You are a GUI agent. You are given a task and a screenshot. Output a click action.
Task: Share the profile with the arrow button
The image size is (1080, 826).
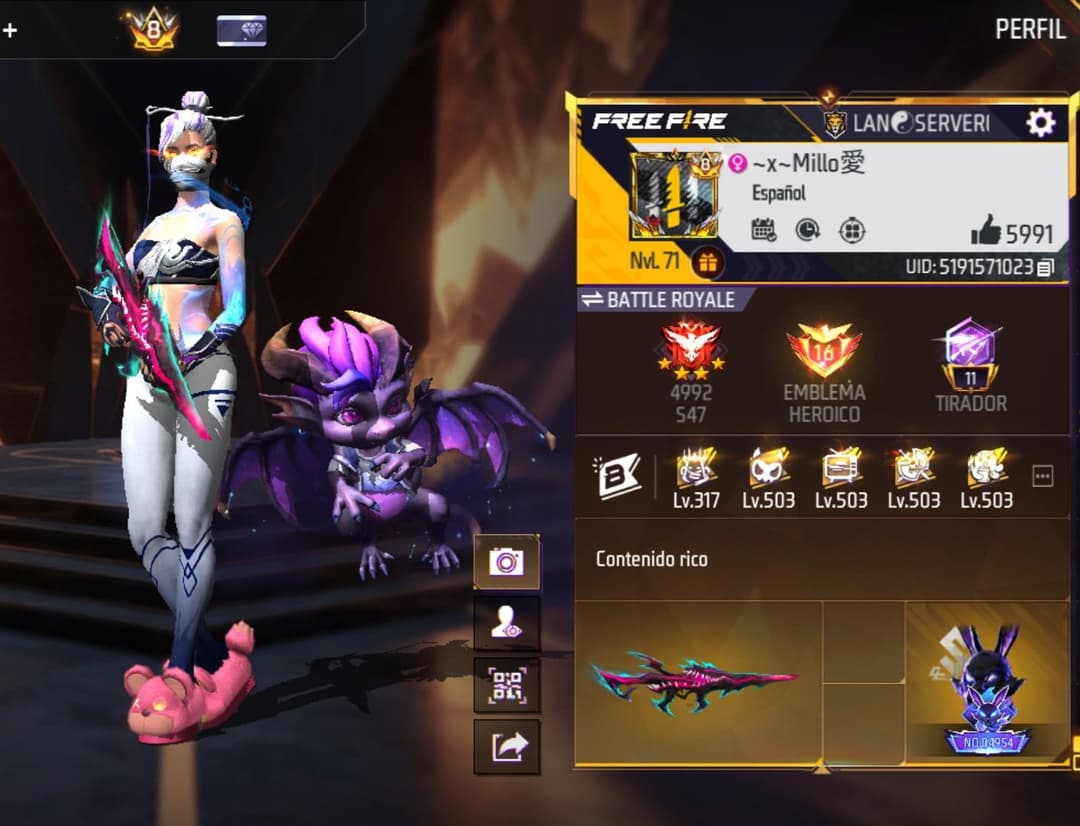click(506, 746)
